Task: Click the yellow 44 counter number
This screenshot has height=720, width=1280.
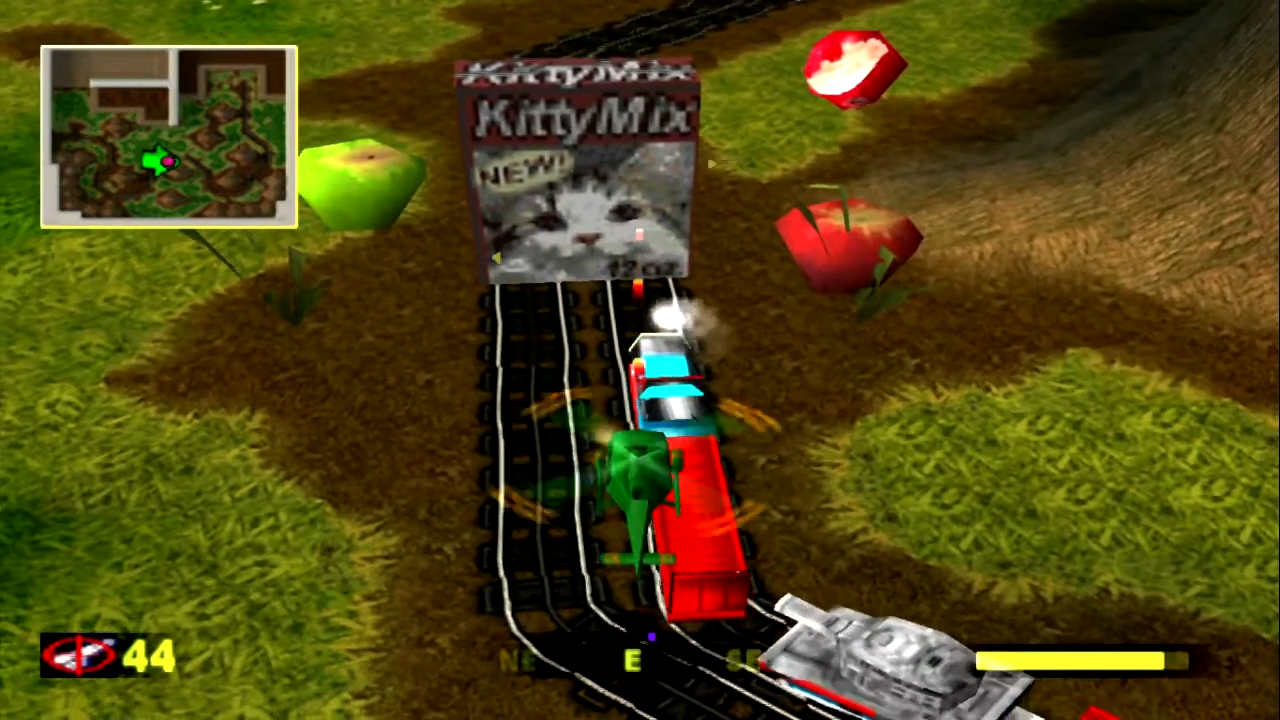Action: [x=148, y=655]
